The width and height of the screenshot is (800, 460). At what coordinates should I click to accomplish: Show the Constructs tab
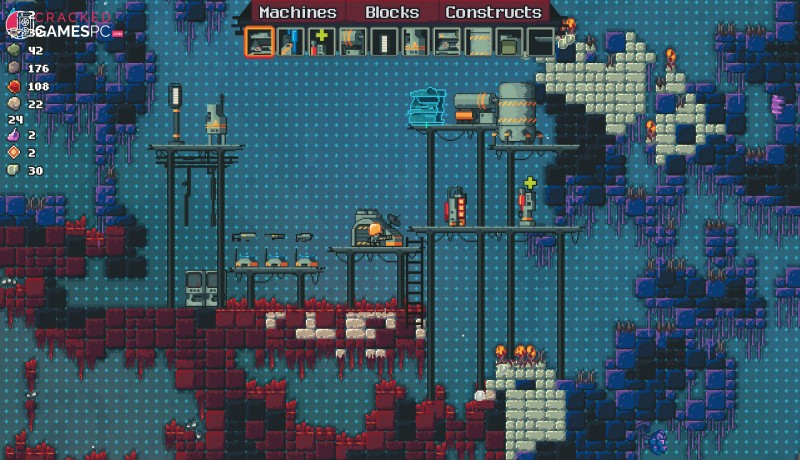[493, 13]
